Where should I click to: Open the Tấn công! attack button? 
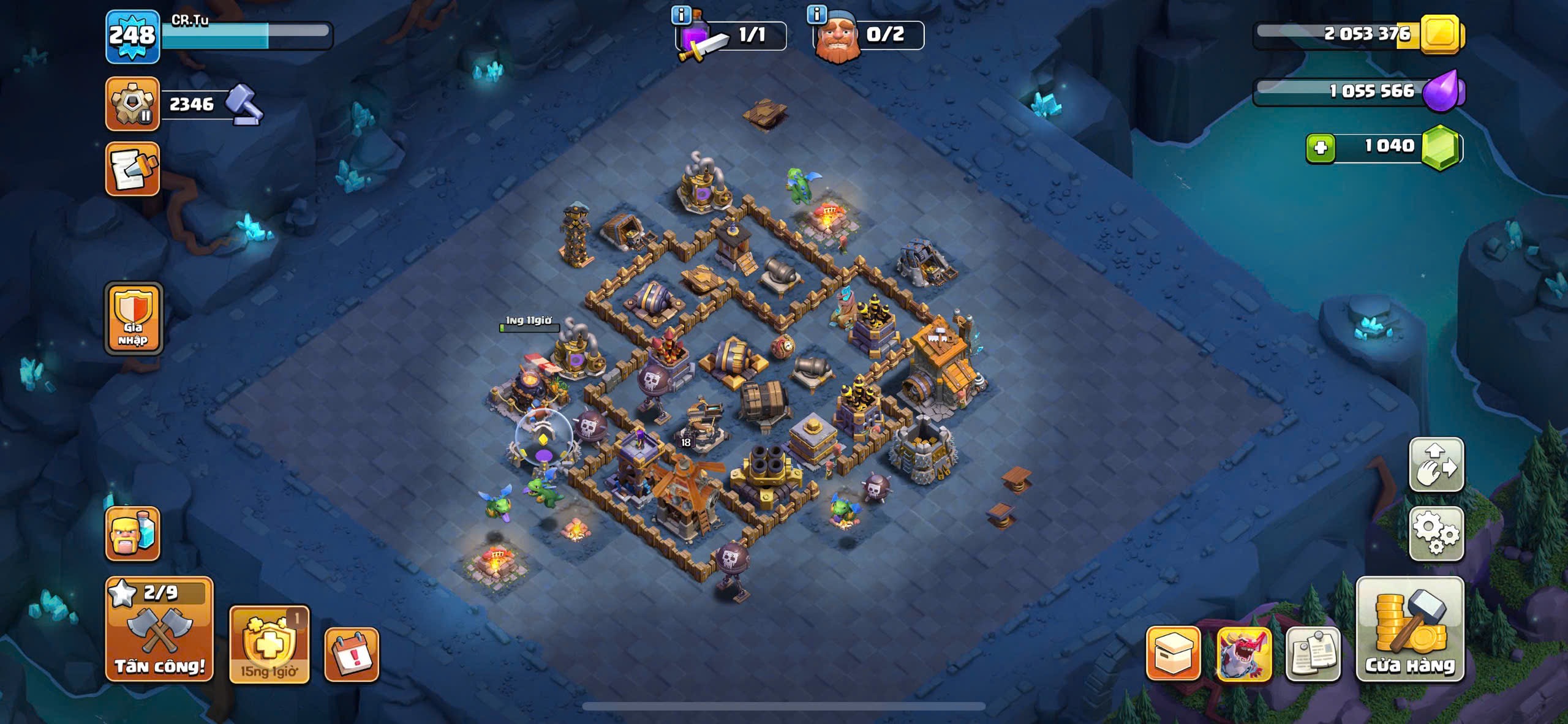tap(159, 629)
